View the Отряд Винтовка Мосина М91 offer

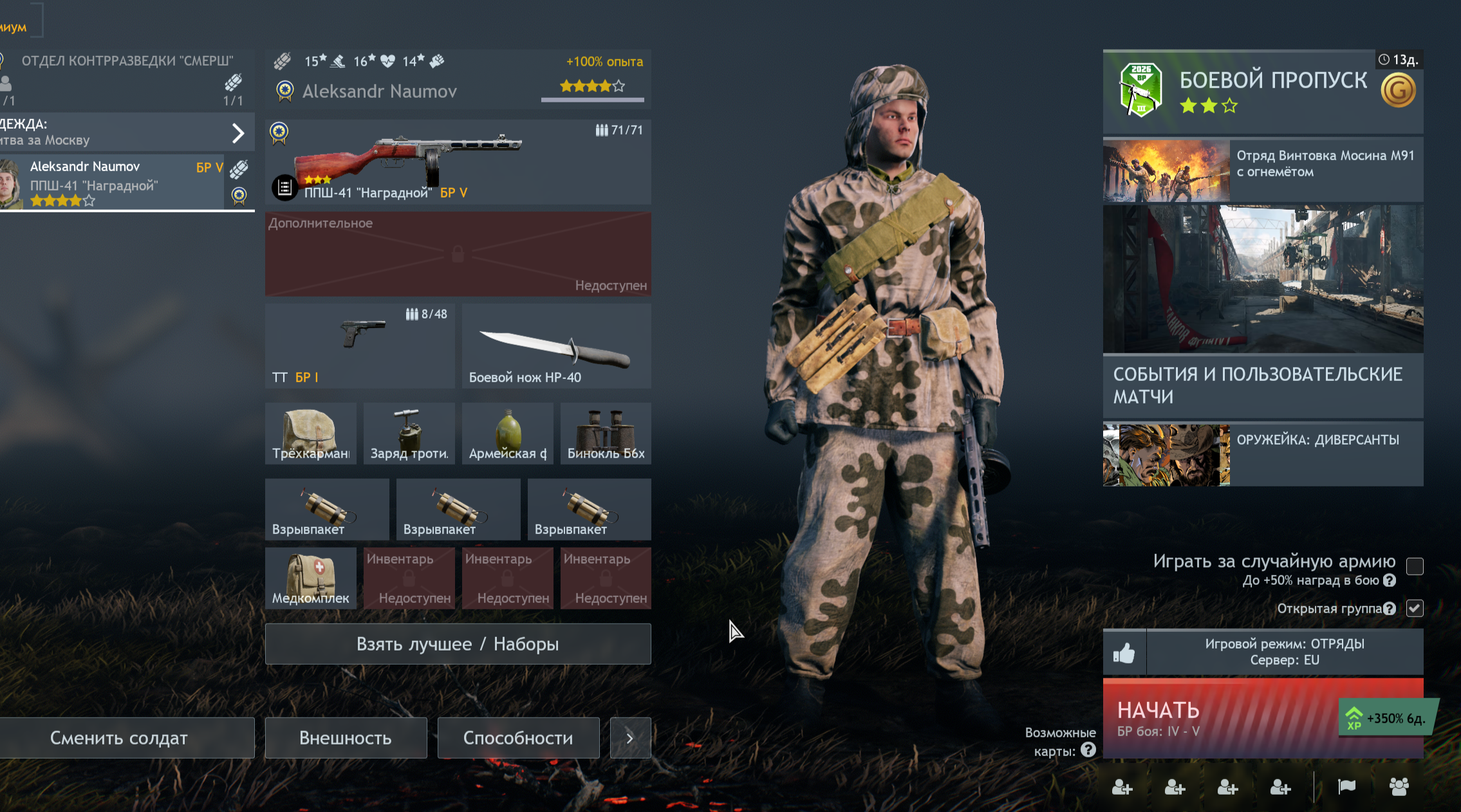pyautogui.click(x=1263, y=170)
